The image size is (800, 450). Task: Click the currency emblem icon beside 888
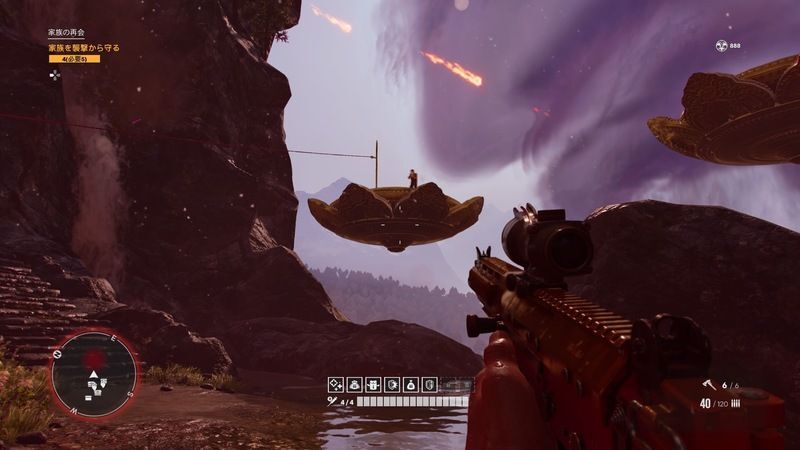click(721, 45)
